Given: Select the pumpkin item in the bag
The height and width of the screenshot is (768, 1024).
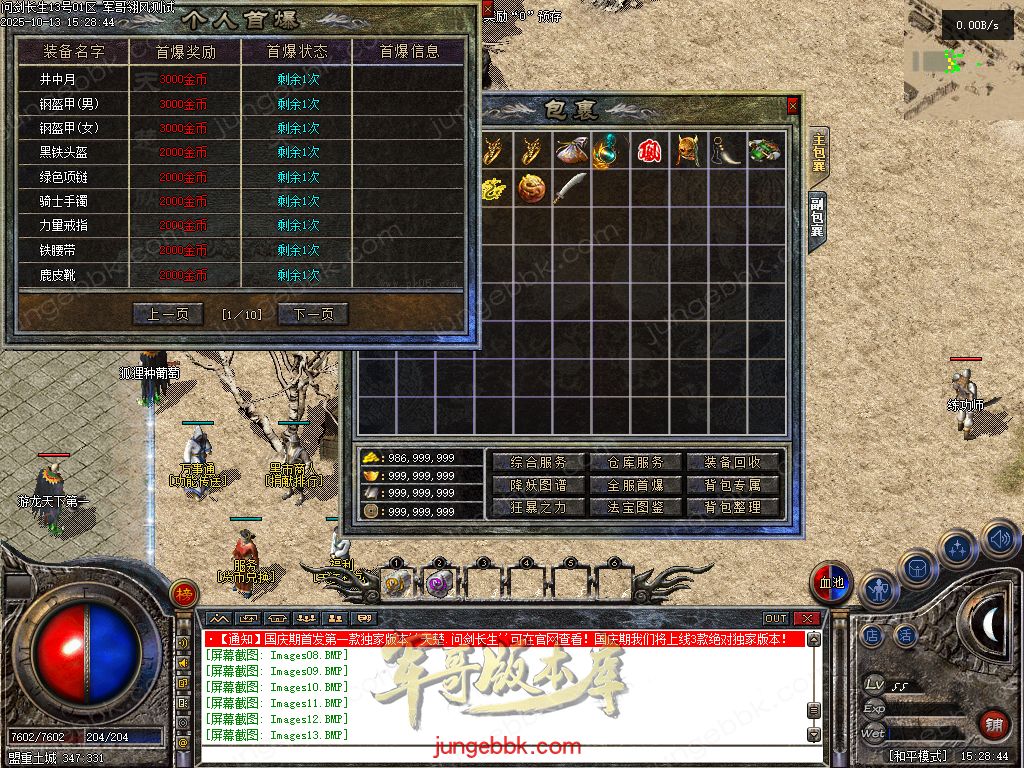Looking at the screenshot, I should point(532,188).
